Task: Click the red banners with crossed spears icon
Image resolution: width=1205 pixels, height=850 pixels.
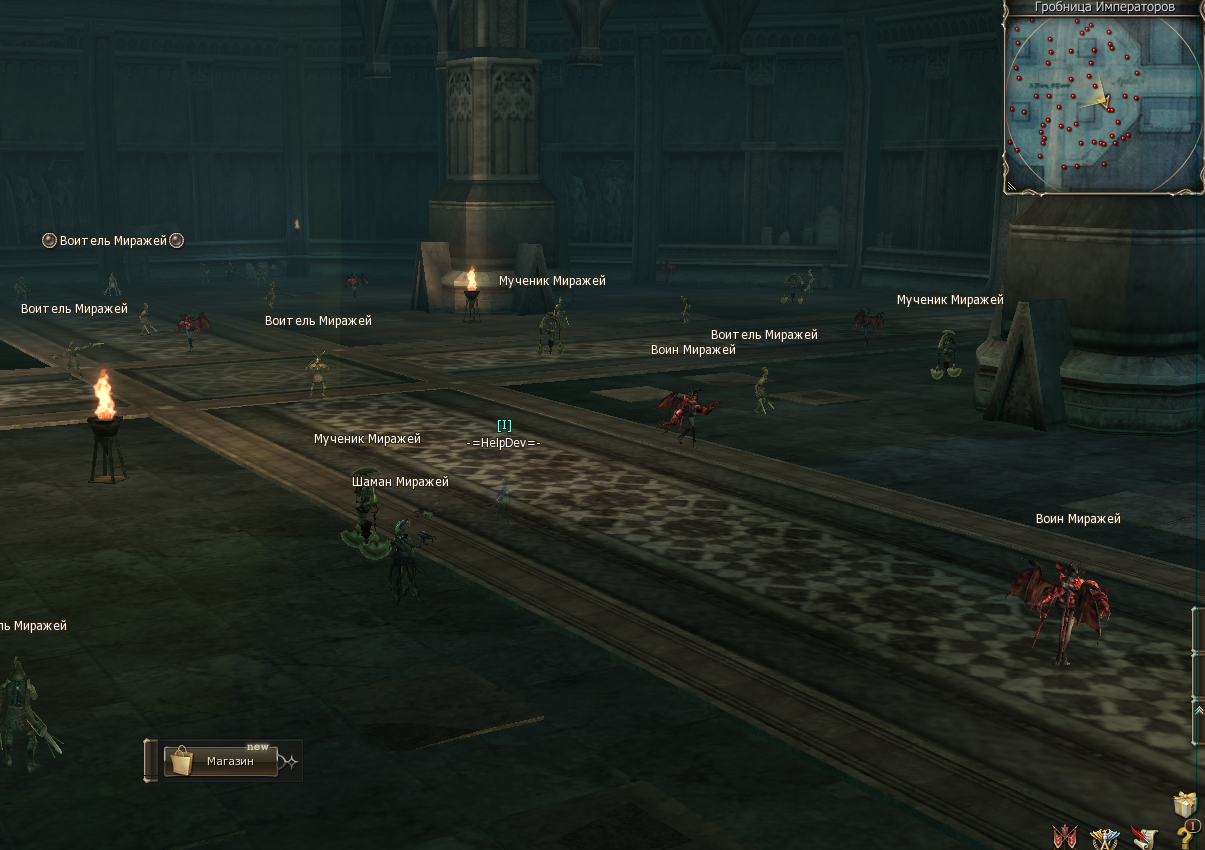Action: pos(1065,837)
